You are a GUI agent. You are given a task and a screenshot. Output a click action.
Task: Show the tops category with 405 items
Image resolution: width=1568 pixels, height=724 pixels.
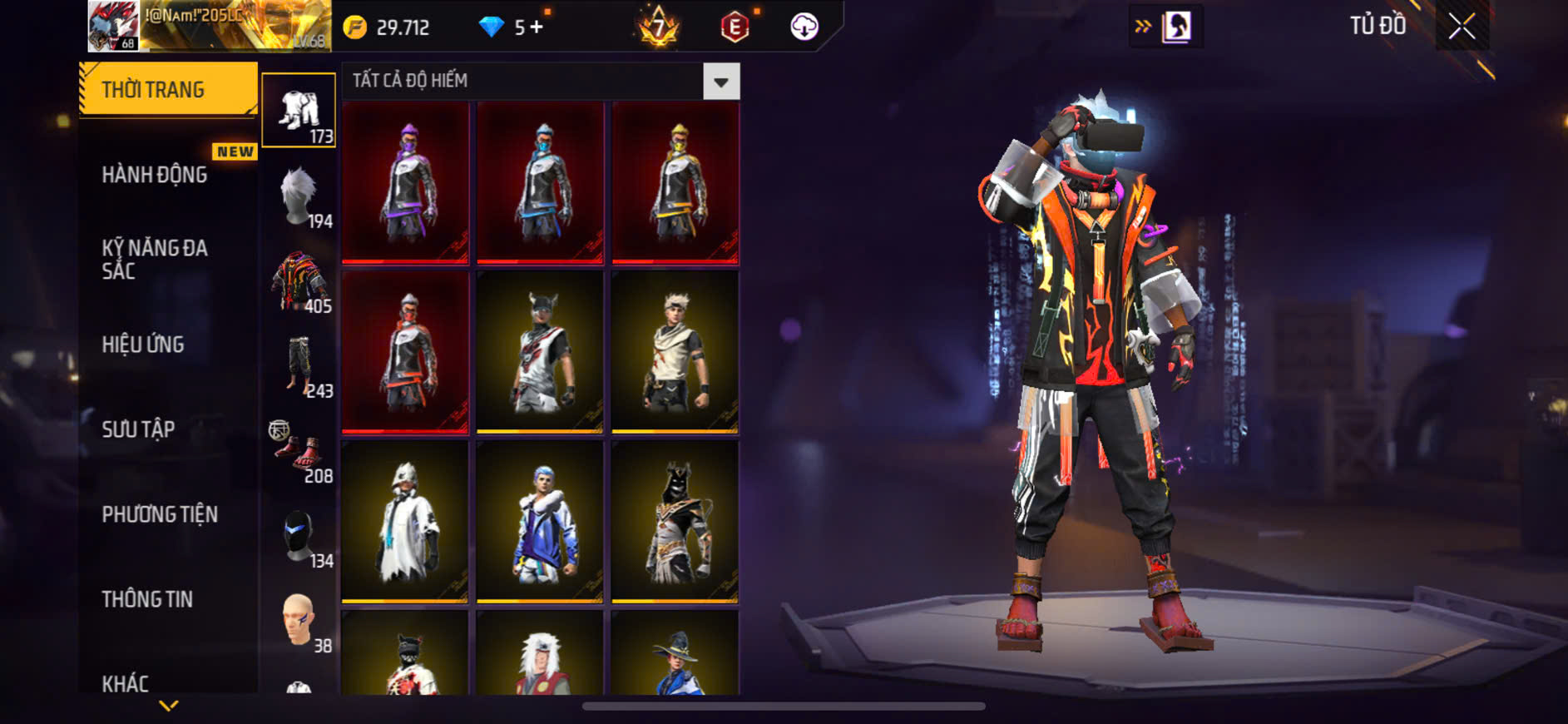coord(299,282)
